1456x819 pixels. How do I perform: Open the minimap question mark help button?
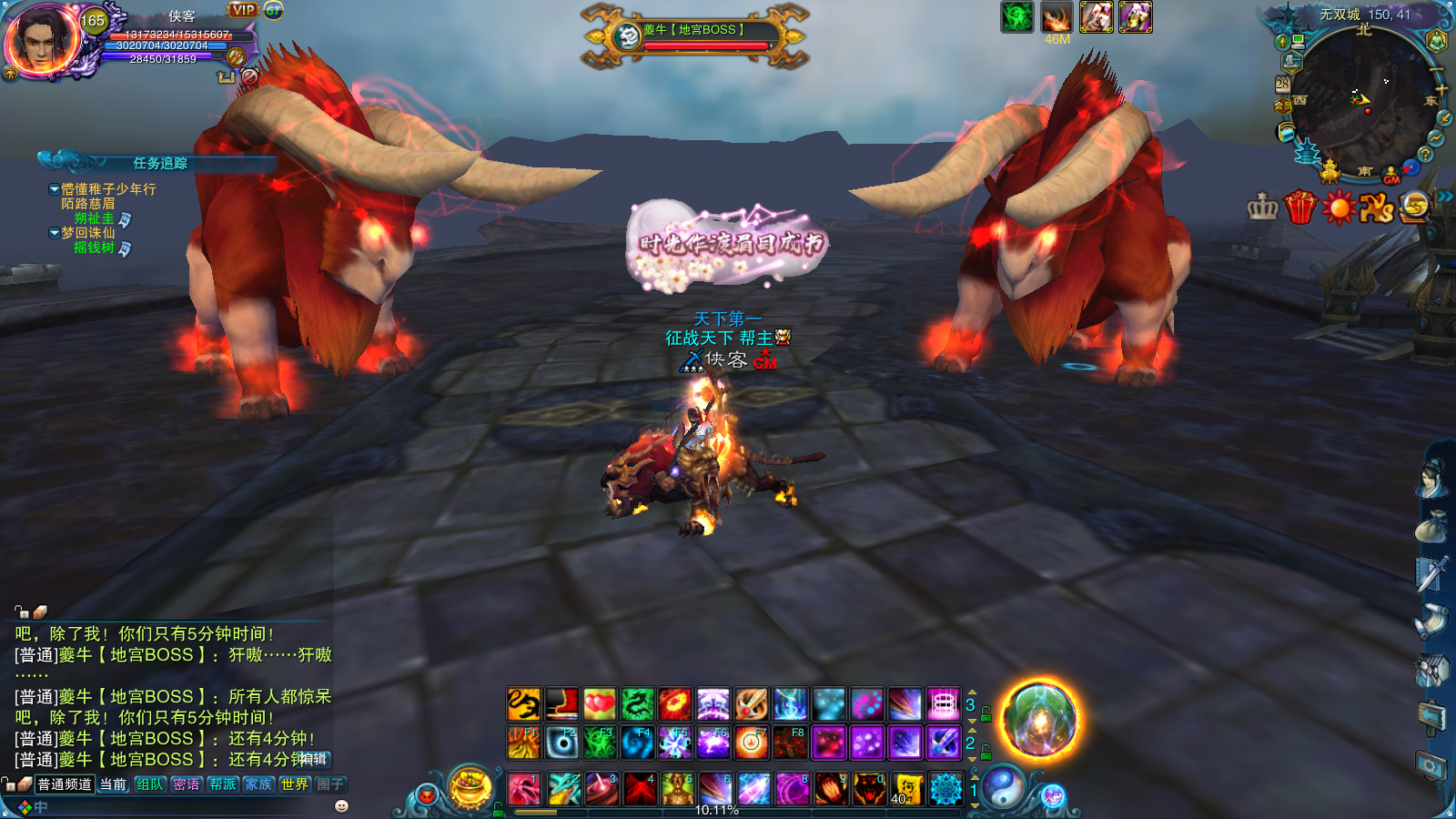coord(1425,155)
